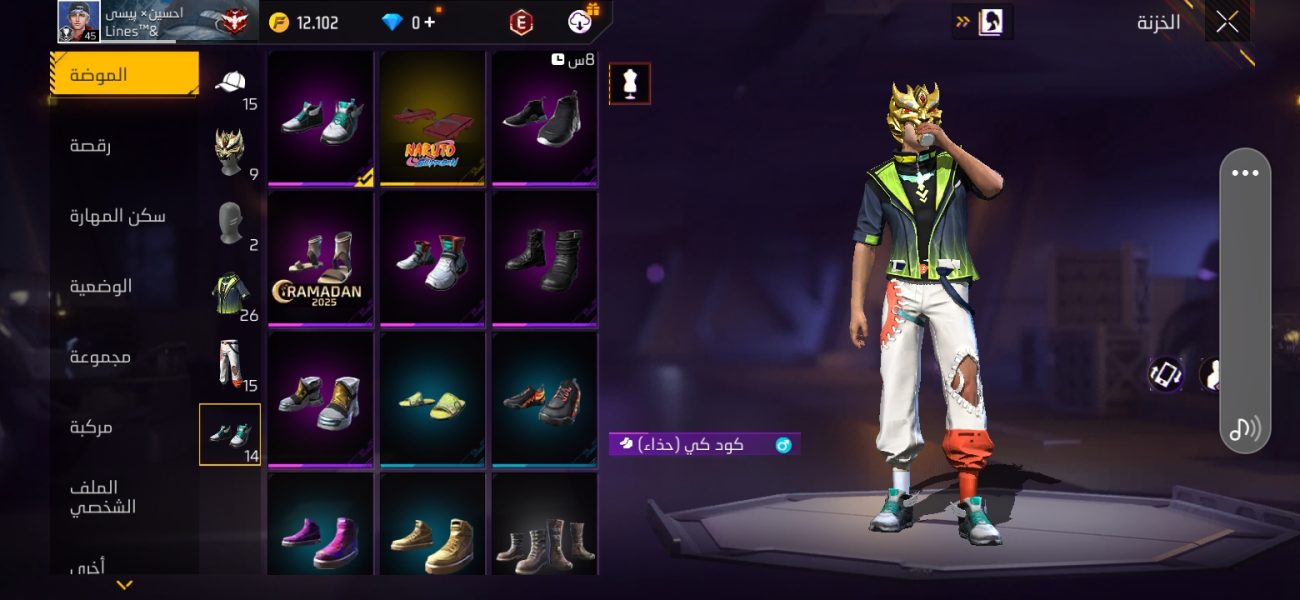Switch to the مجموعة collection tab
Viewport: 1300px width, 600px height.
point(100,357)
